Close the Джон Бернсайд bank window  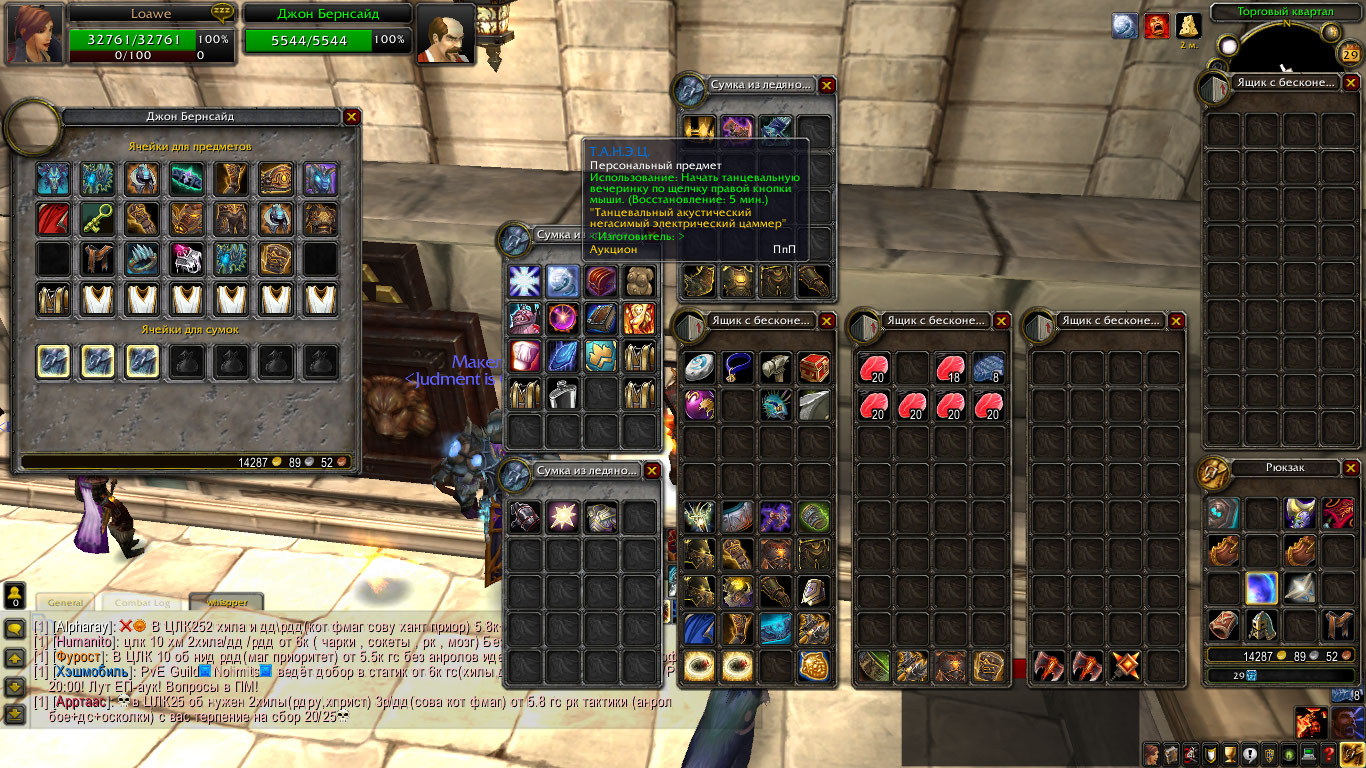coord(351,117)
